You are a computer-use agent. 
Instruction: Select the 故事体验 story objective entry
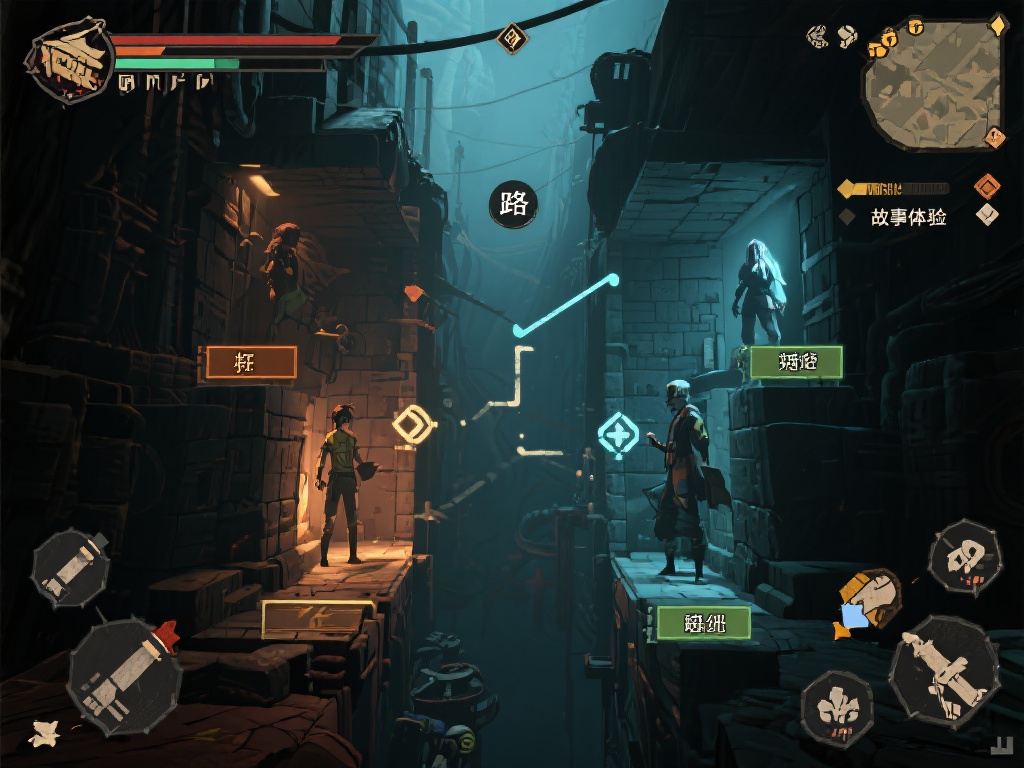pos(907,217)
